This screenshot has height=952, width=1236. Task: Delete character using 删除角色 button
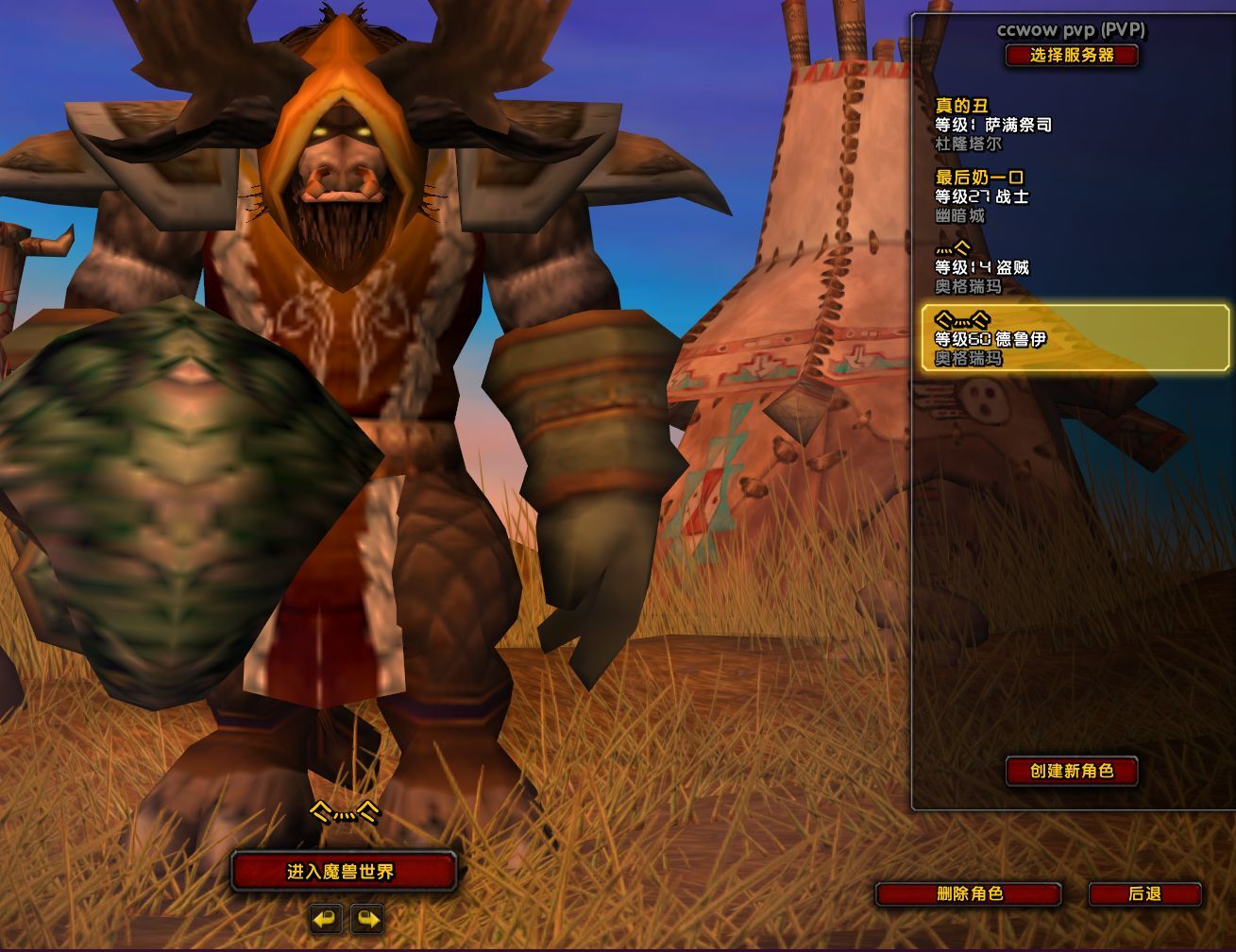(x=969, y=893)
